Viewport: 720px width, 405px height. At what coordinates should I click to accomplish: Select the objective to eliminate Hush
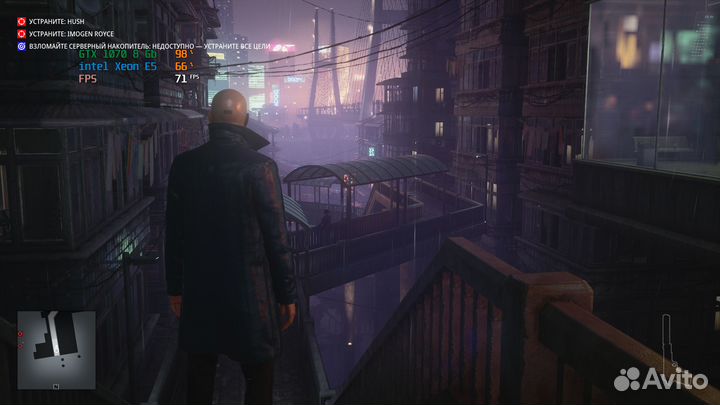tap(61, 20)
